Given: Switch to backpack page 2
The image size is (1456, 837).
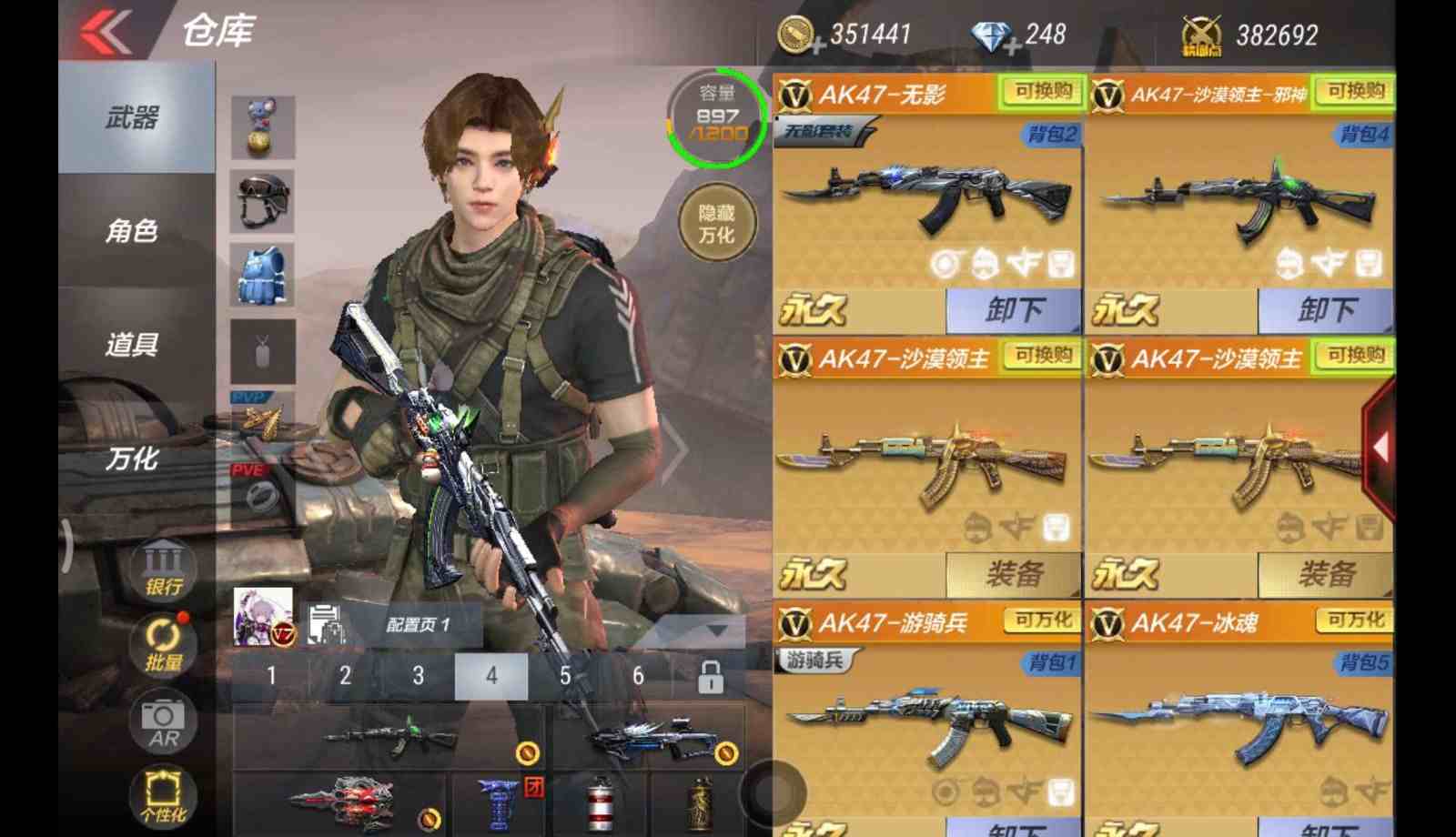Looking at the screenshot, I should click(x=345, y=676).
